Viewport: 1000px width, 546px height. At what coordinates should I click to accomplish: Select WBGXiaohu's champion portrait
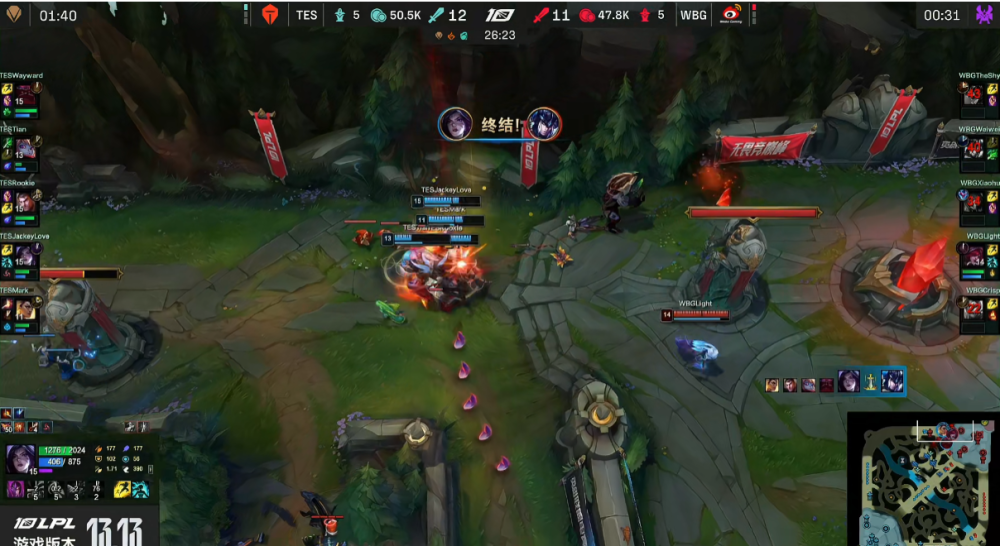point(974,203)
